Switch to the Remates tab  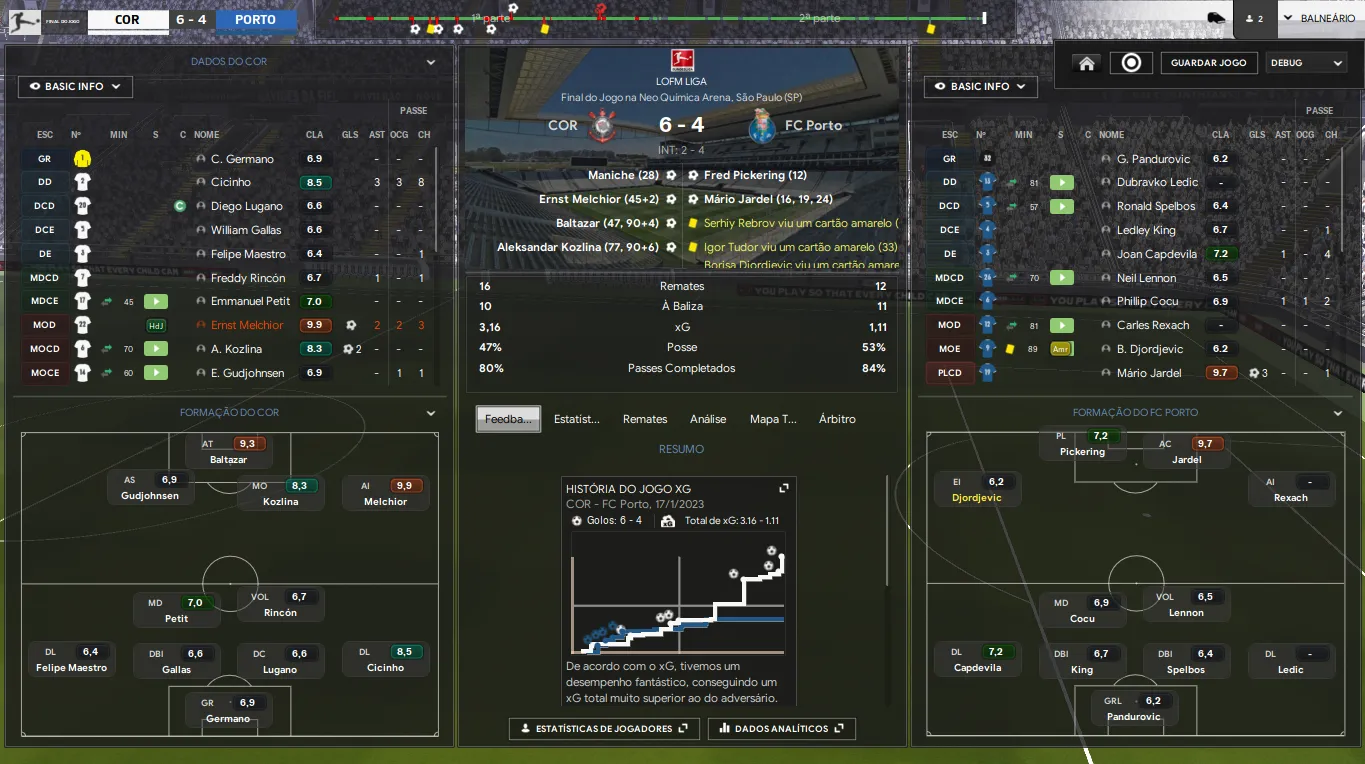tap(644, 419)
